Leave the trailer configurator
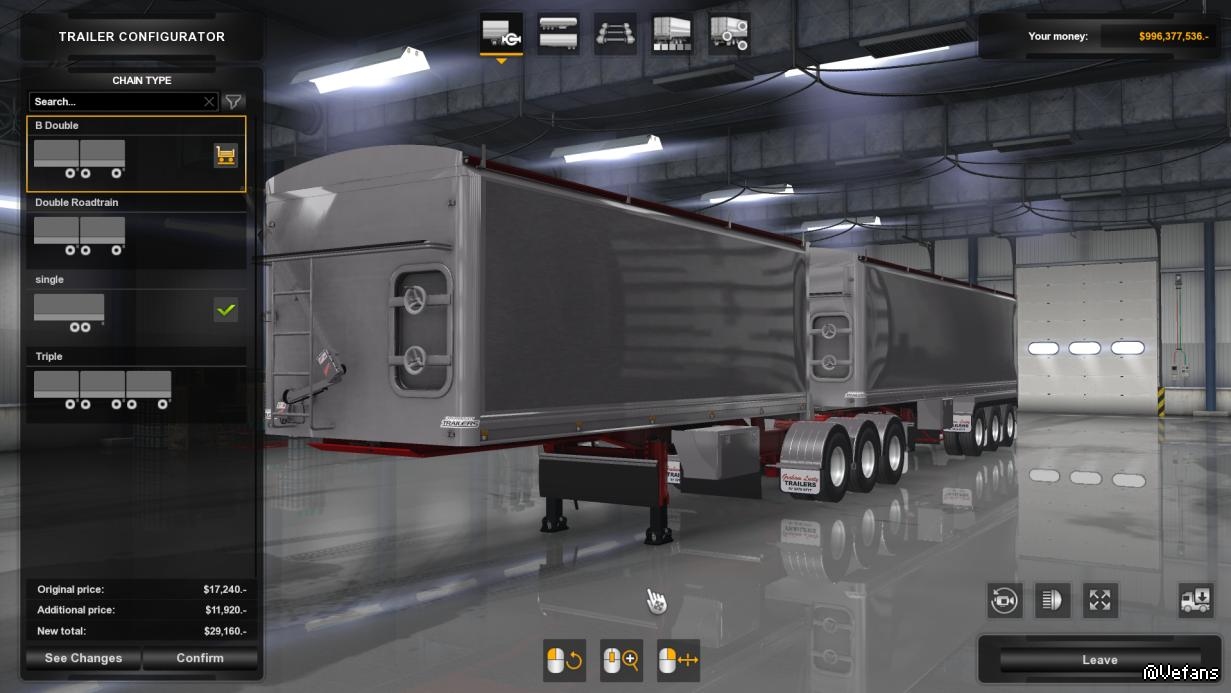Screen dimensions: 1231x693 pyautogui.click(x=1099, y=660)
